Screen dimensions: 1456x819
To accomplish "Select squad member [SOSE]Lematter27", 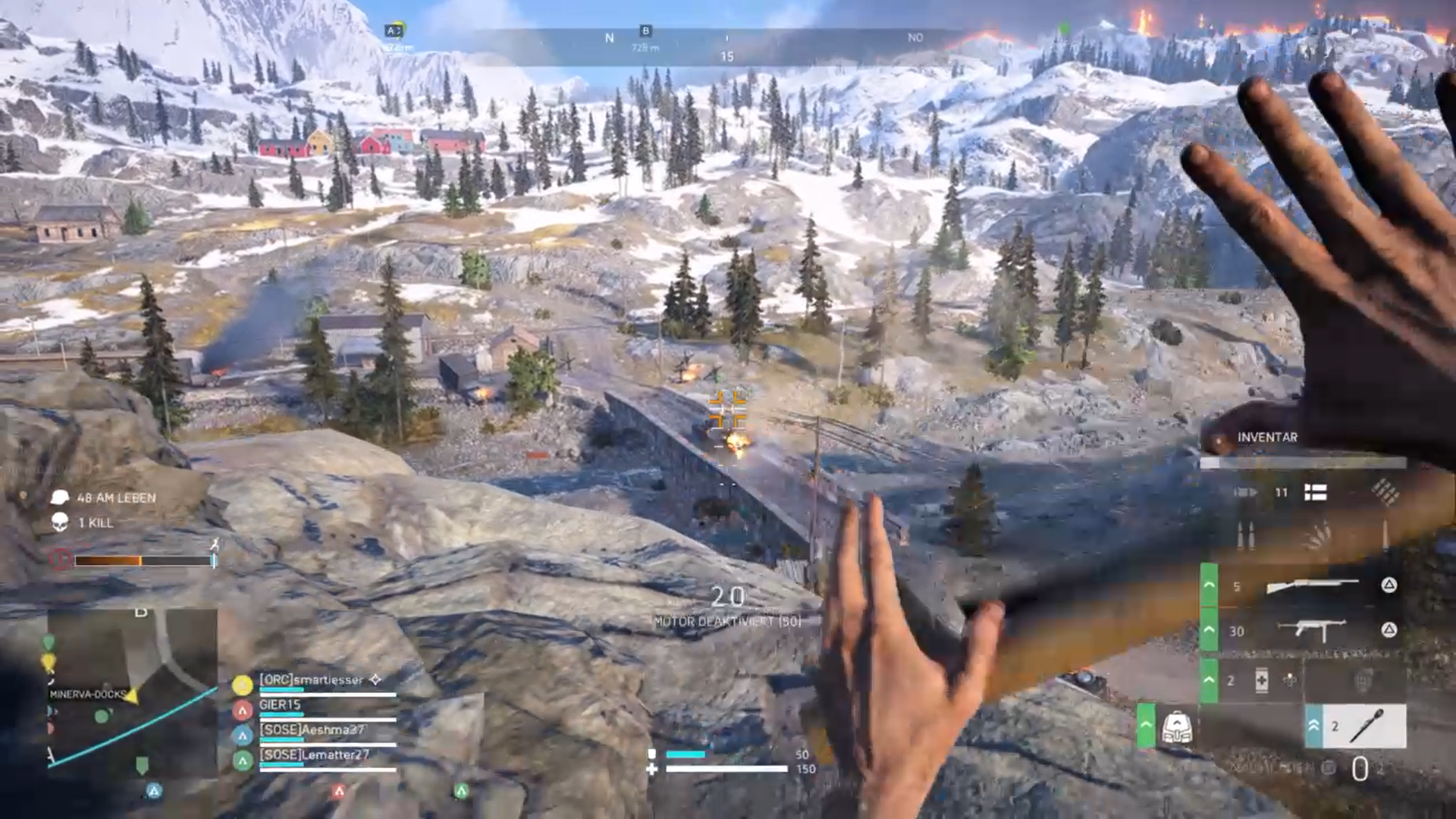I will coord(314,755).
